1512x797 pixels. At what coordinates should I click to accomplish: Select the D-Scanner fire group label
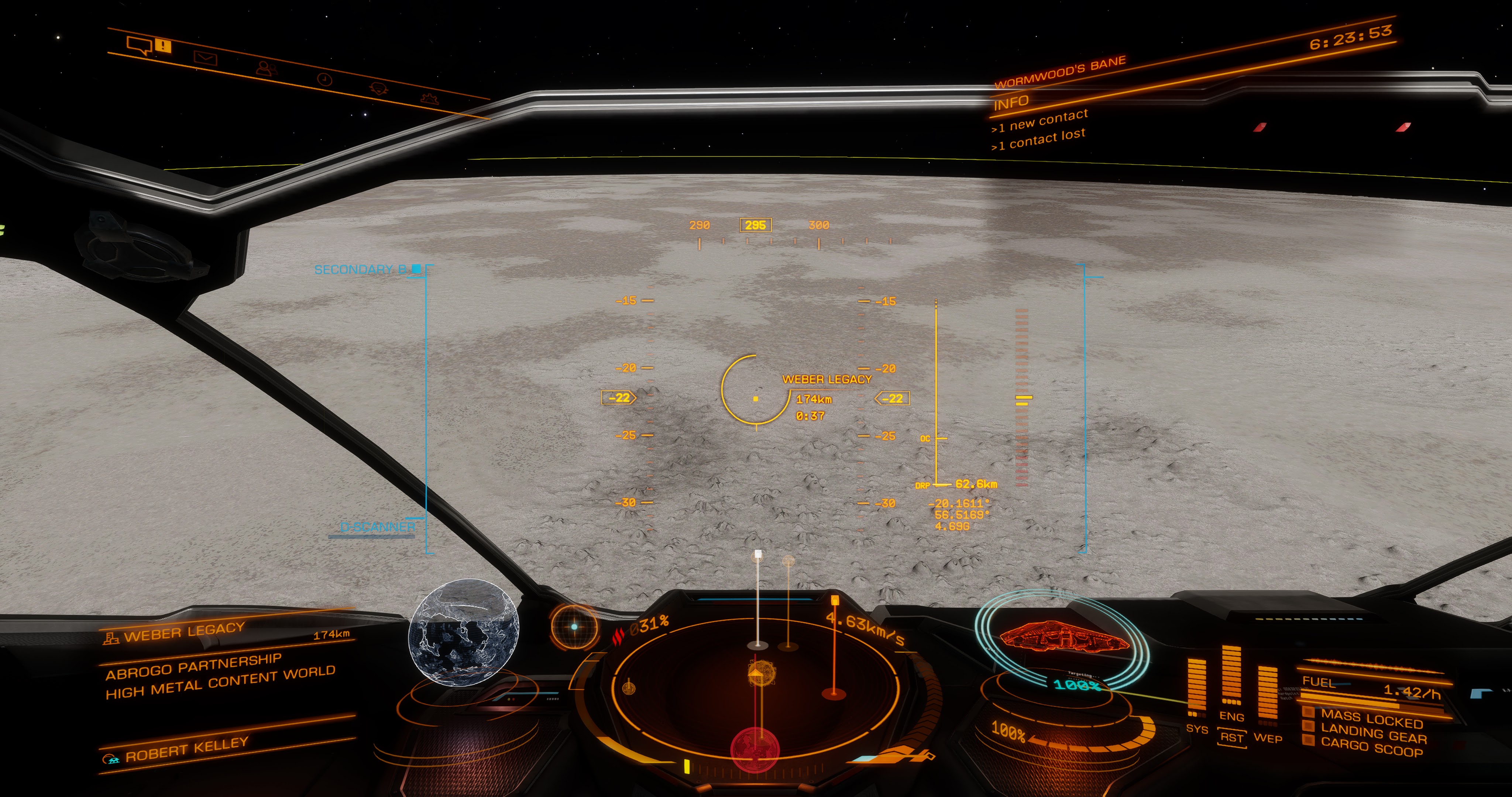377,527
